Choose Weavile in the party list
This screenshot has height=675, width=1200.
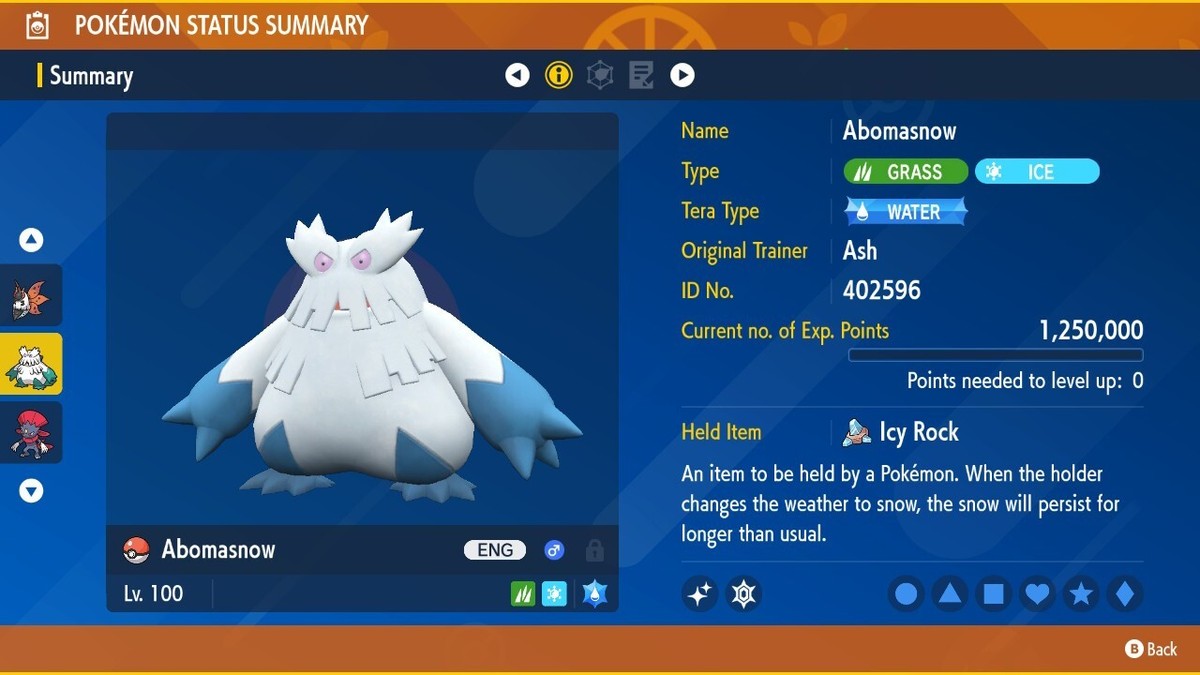31,432
